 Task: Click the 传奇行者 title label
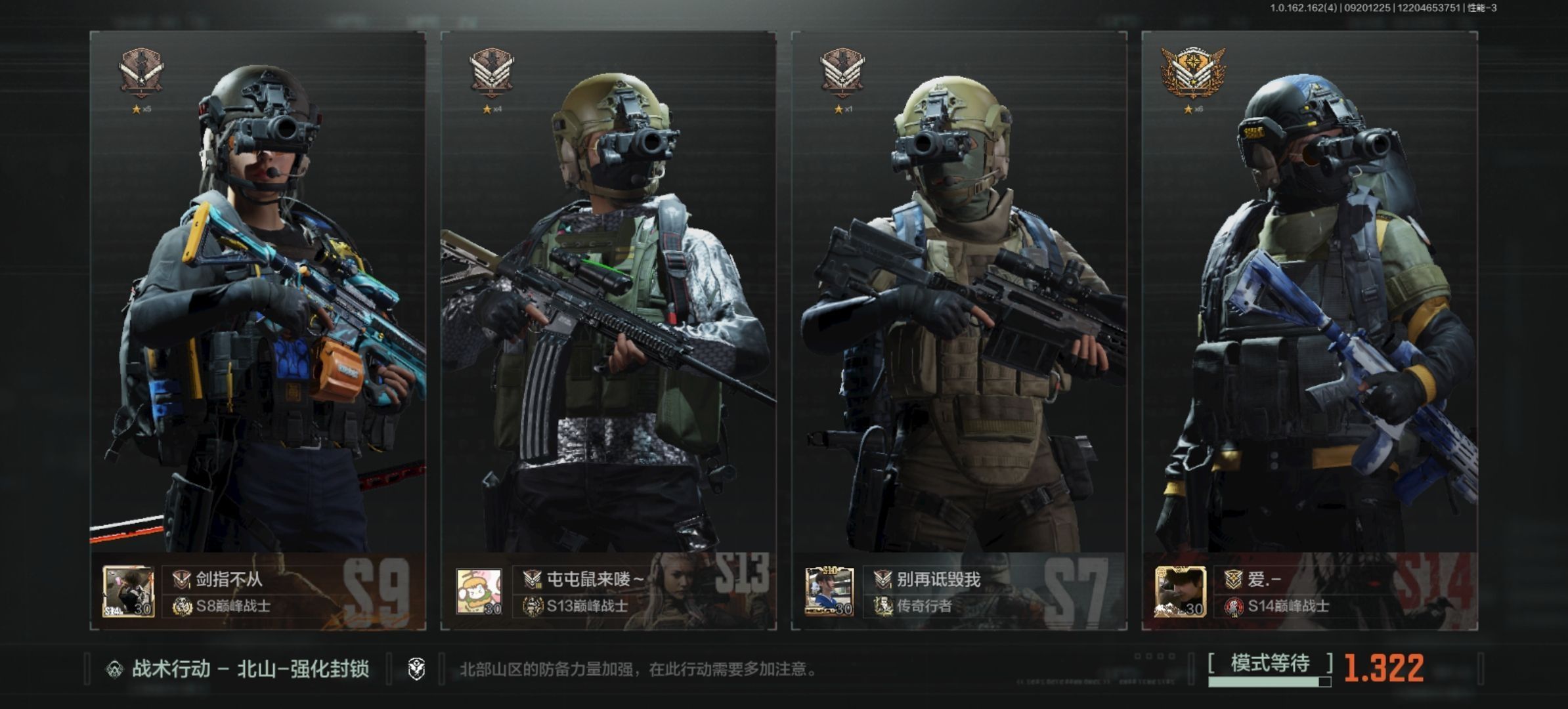click(925, 606)
